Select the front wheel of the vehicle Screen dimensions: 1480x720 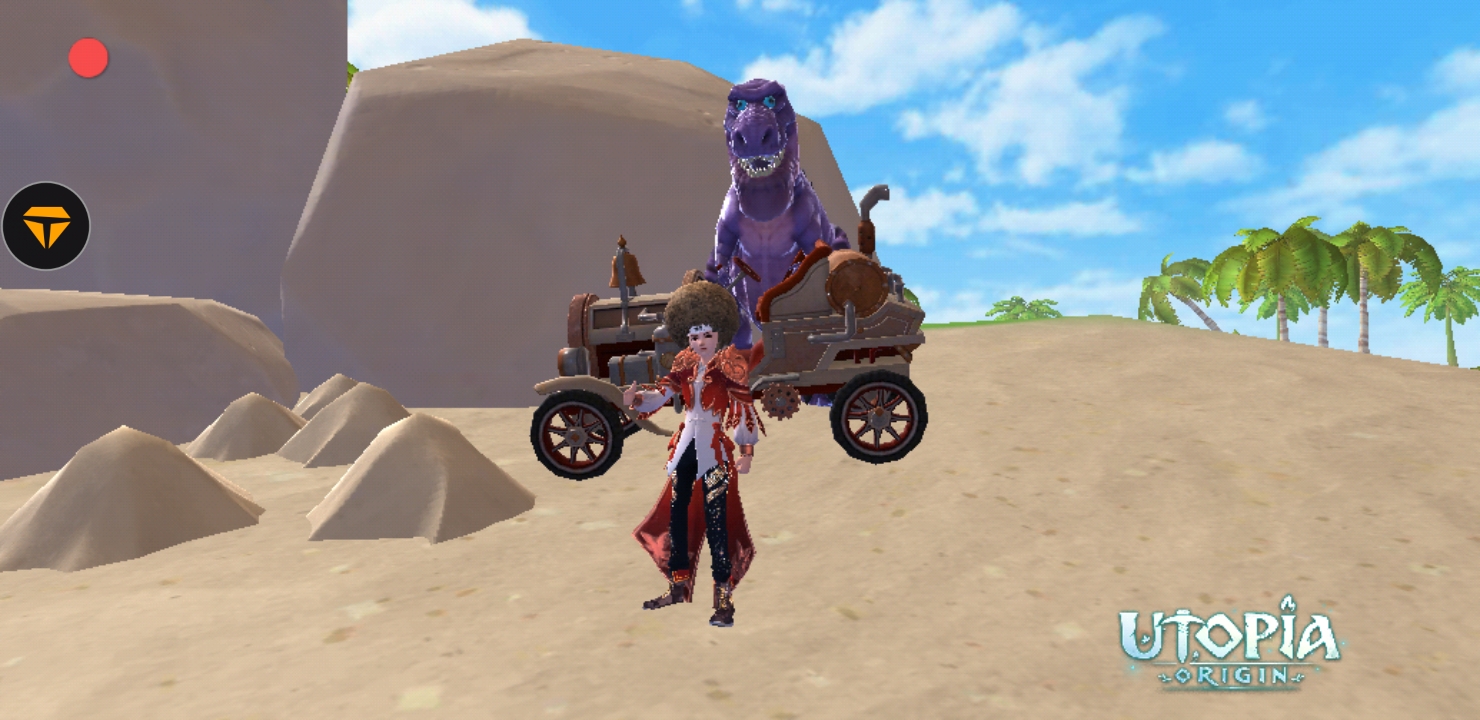(574, 438)
